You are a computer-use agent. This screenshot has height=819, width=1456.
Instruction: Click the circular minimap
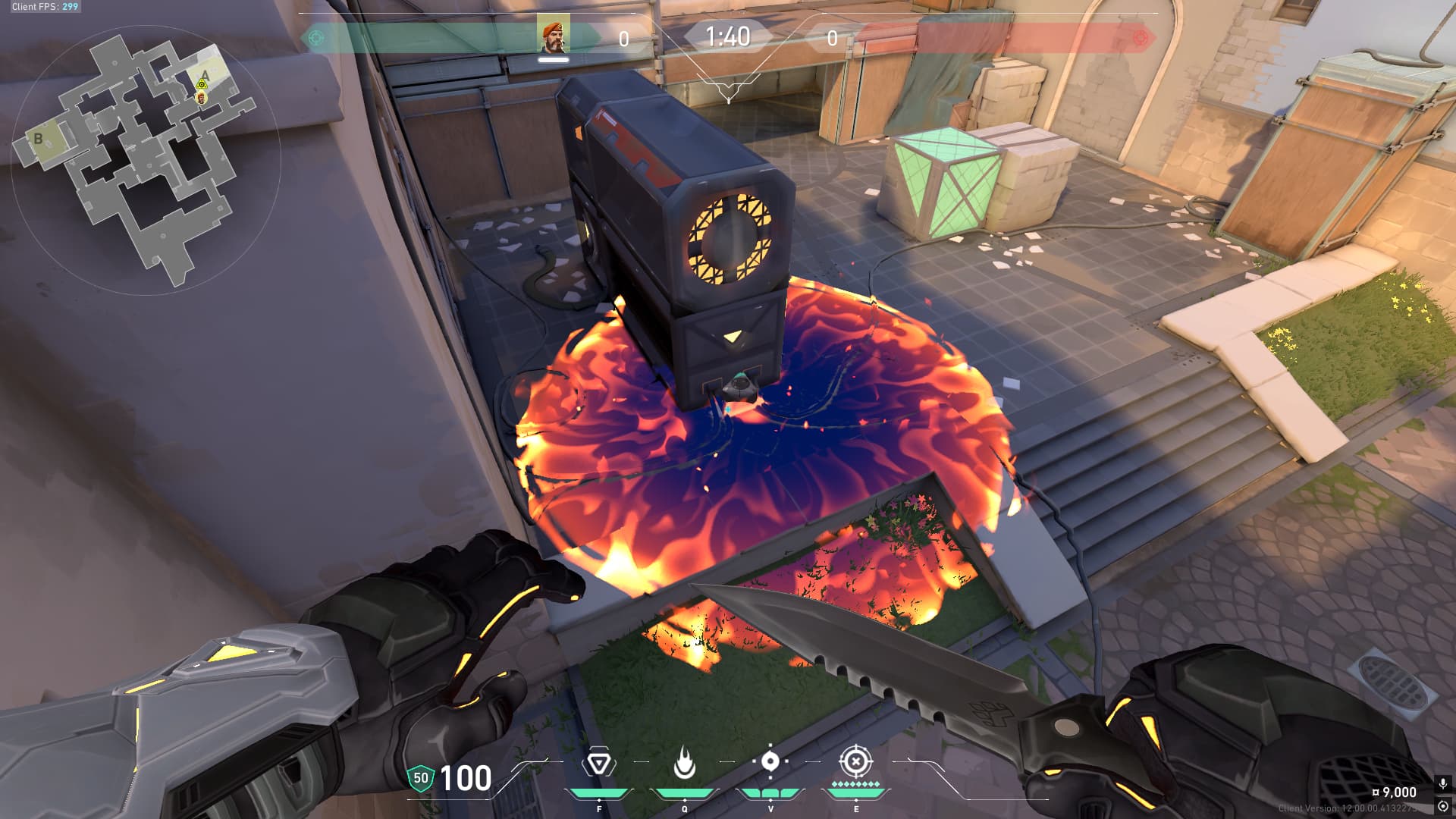(x=146, y=159)
